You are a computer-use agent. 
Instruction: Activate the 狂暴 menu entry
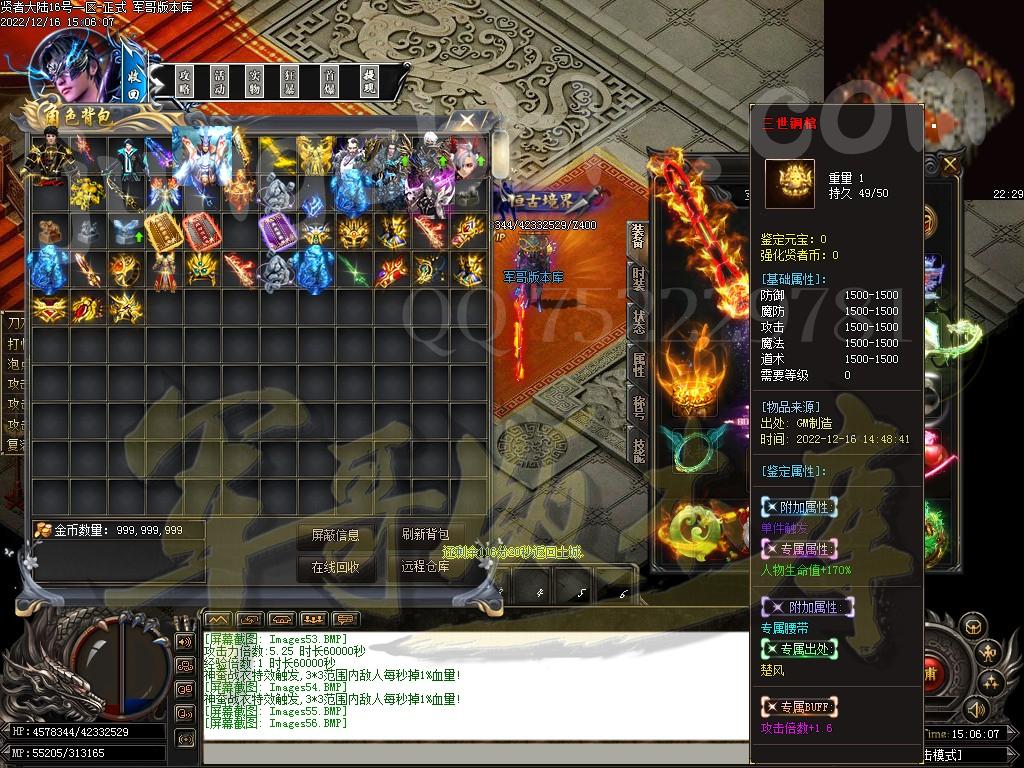tap(288, 81)
